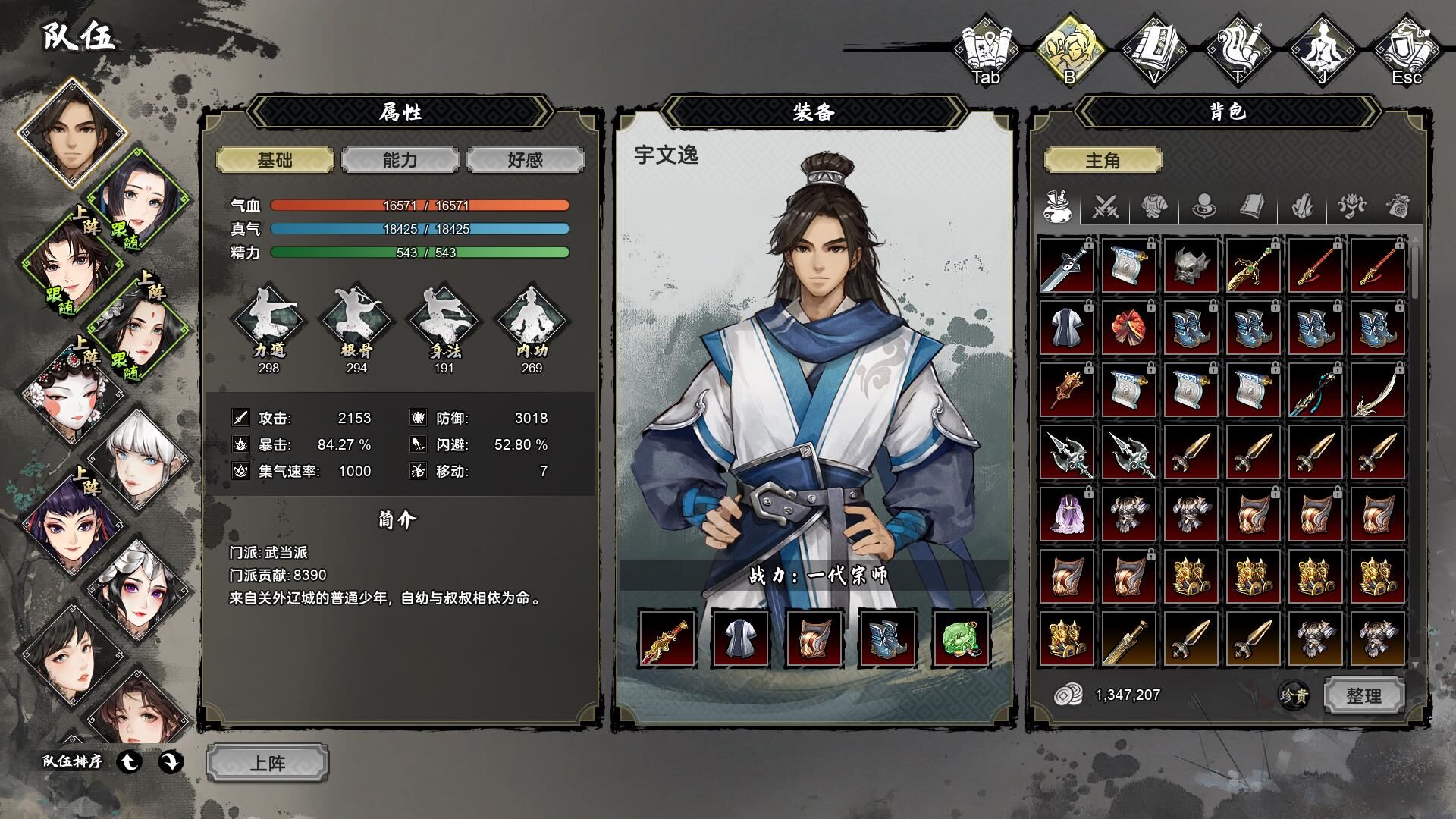The height and width of the screenshot is (819, 1456).
Task: Pick the skull mask in the backpack
Action: (1191, 265)
